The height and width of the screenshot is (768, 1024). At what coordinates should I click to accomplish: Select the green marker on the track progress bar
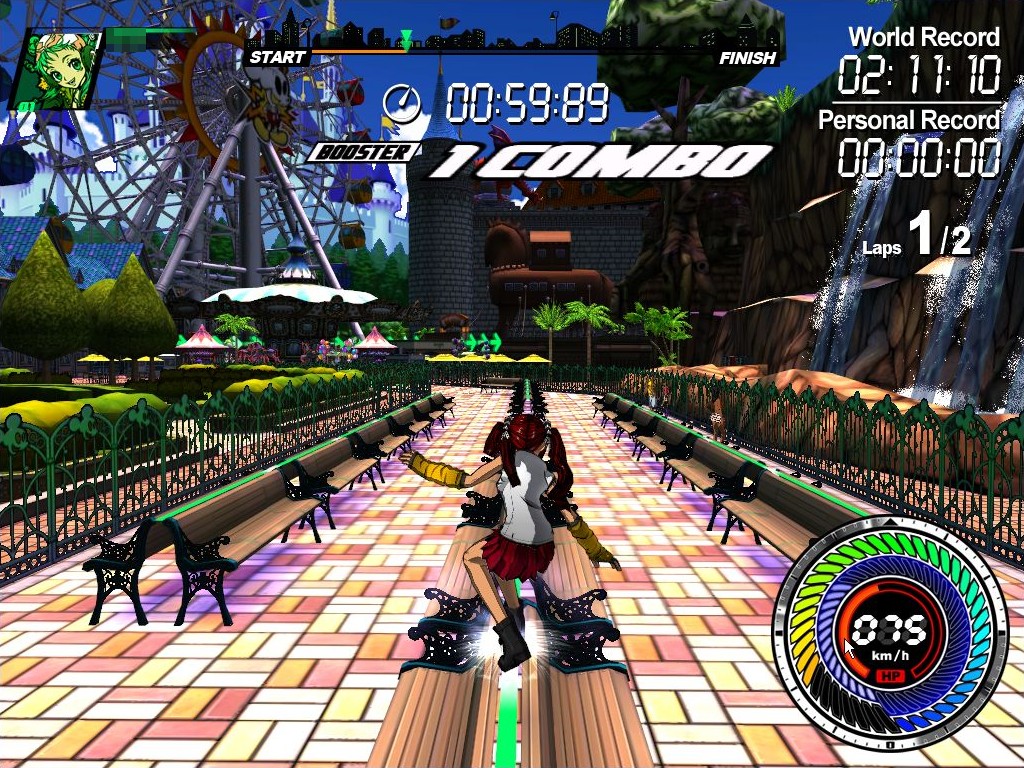(406, 40)
